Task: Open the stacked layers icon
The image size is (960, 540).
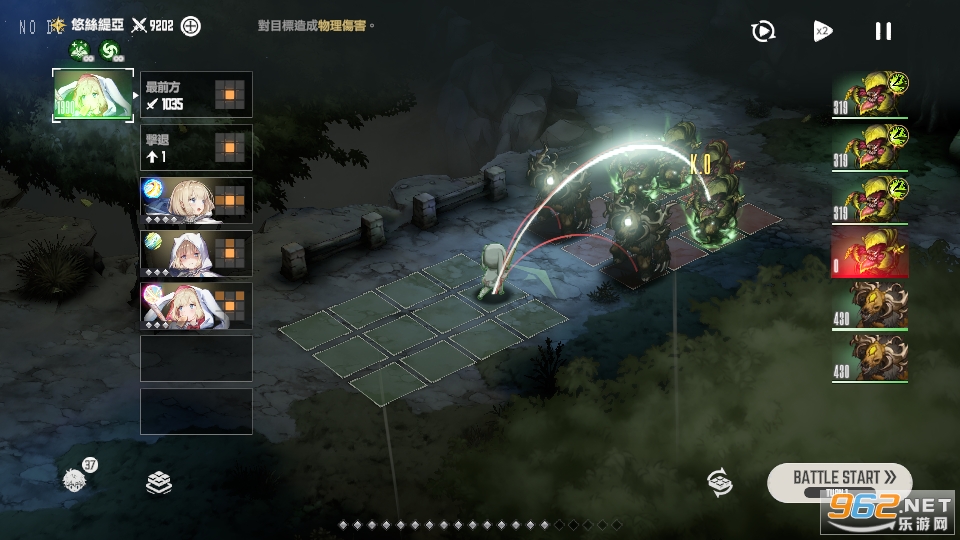Action: [x=159, y=483]
